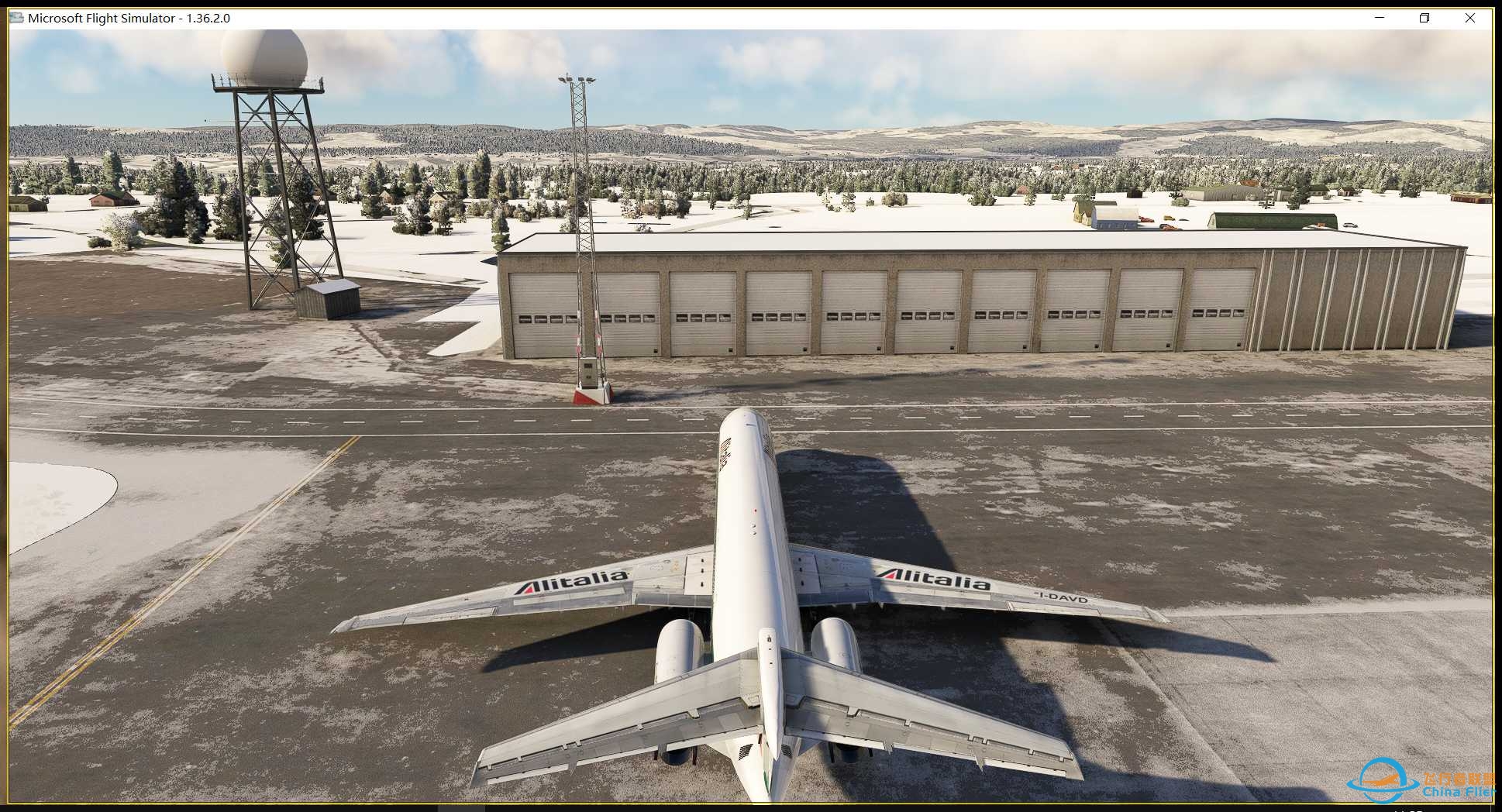
Task: Click the China Flier Chinese text label
Action: tap(1458, 780)
